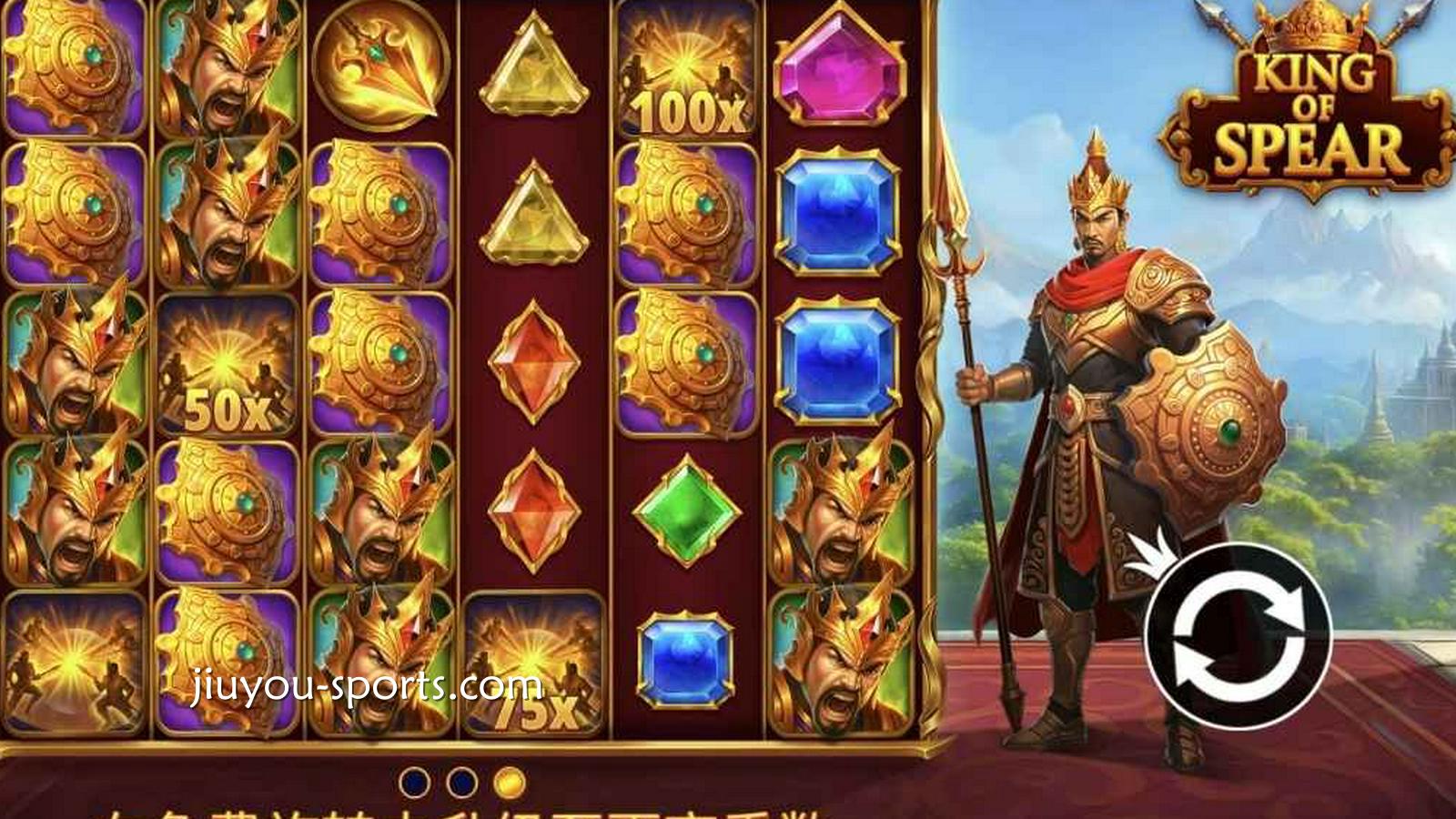Select the gold page indicator dot
Viewport: 1456px width, 819px height.
pyautogui.click(x=510, y=782)
